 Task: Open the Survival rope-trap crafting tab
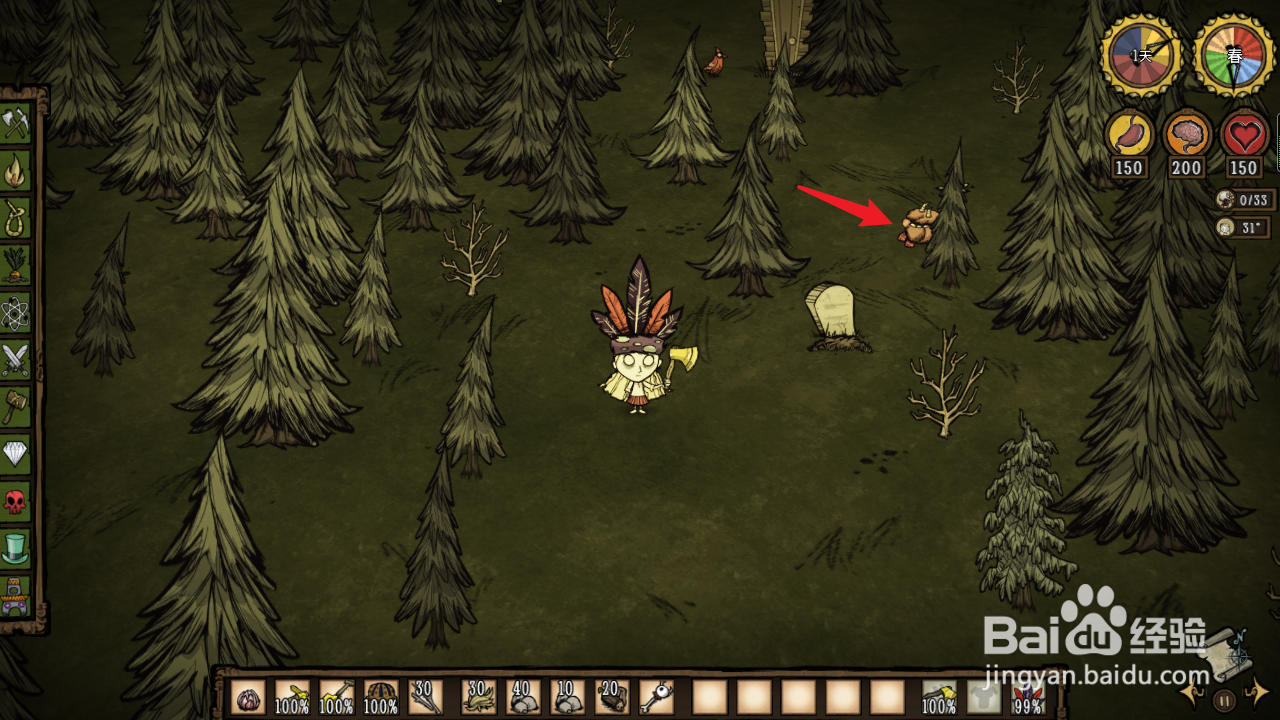point(16,218)
